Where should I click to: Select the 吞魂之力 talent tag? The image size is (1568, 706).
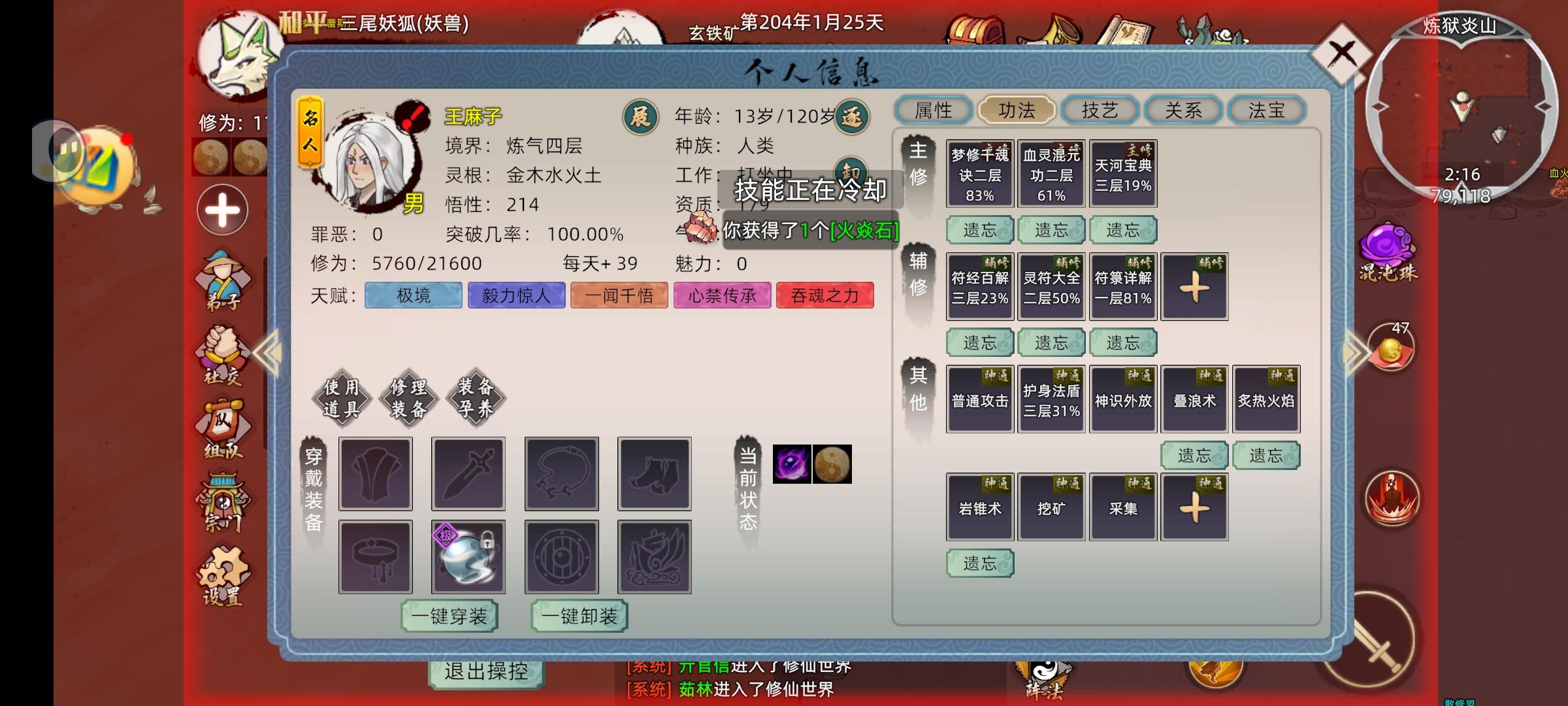click(x=826, y=295)
